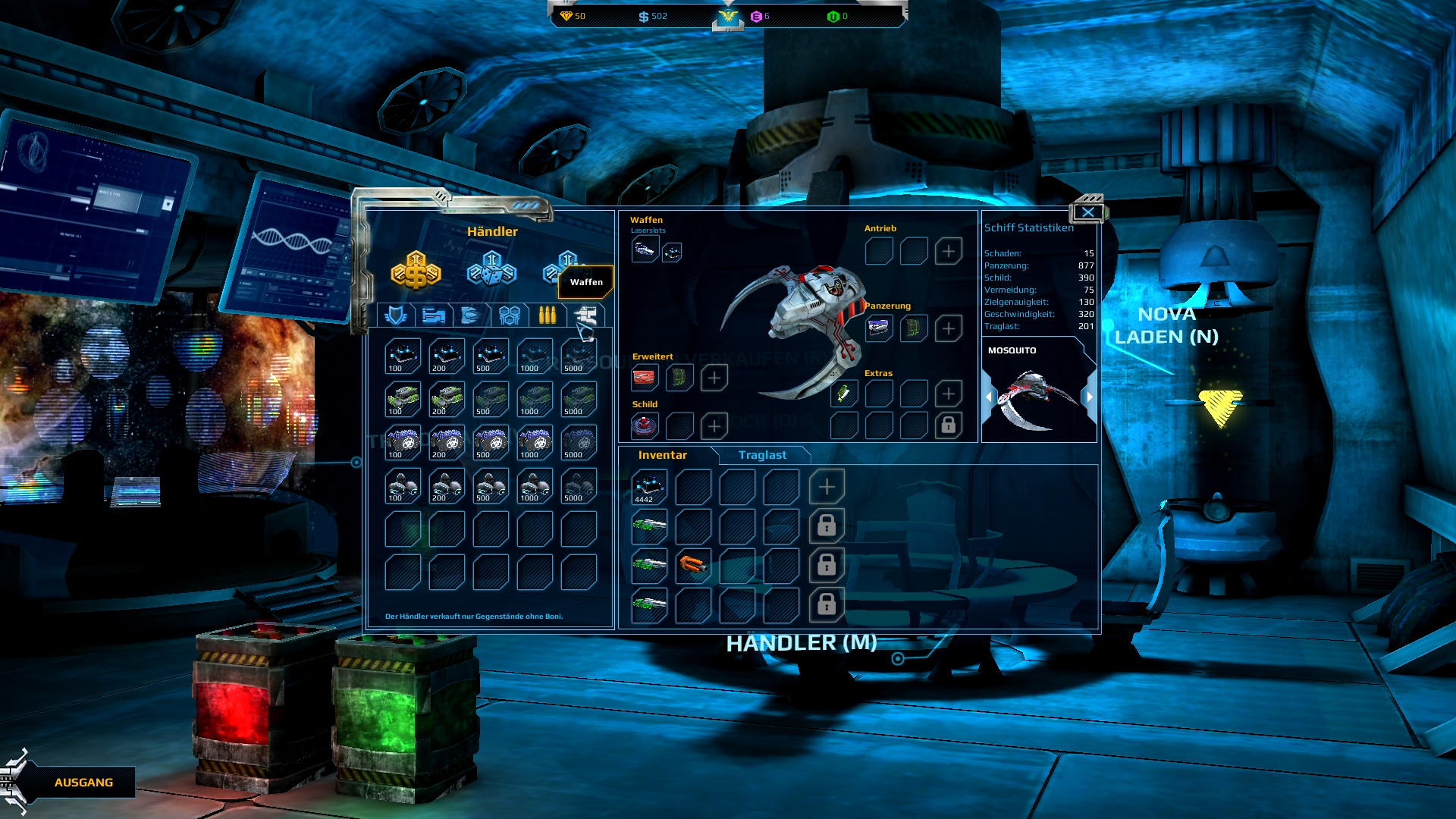Choose the blue dice trader mode icon
The width and height of the screenshot is (1456, 819).
[x=491, y=271]
